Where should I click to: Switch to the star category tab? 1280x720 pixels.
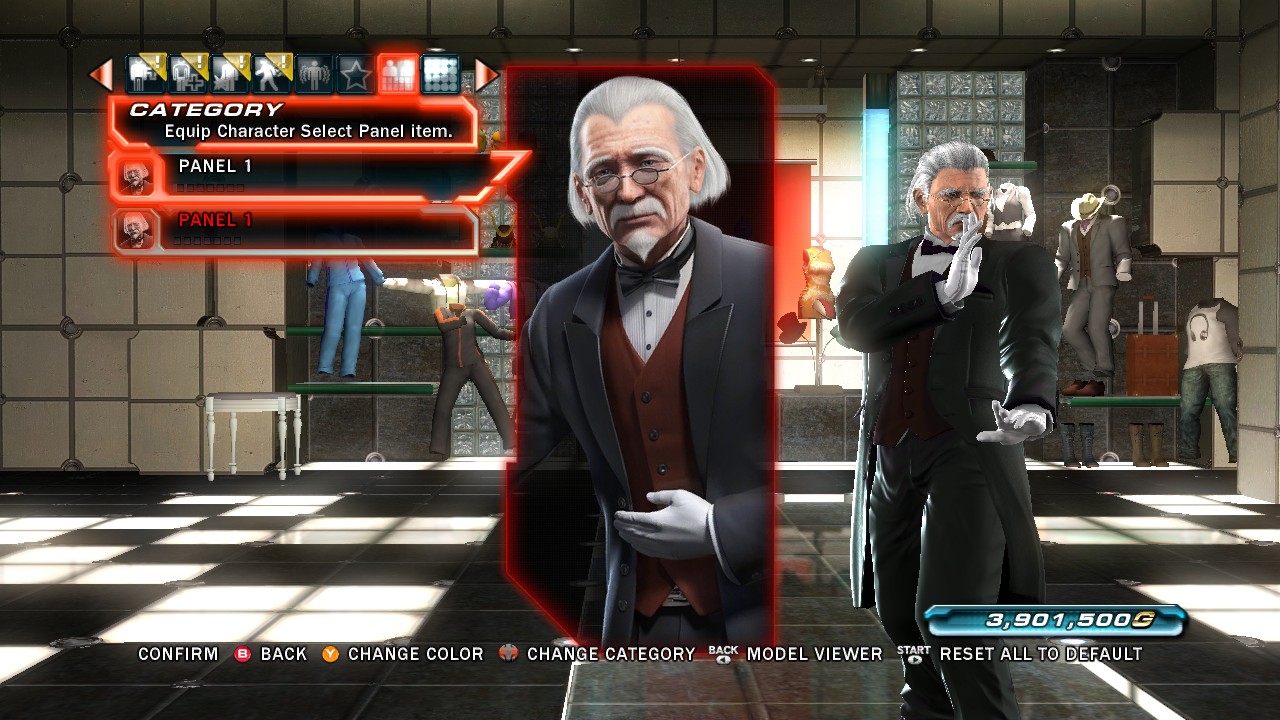point(355,75)
